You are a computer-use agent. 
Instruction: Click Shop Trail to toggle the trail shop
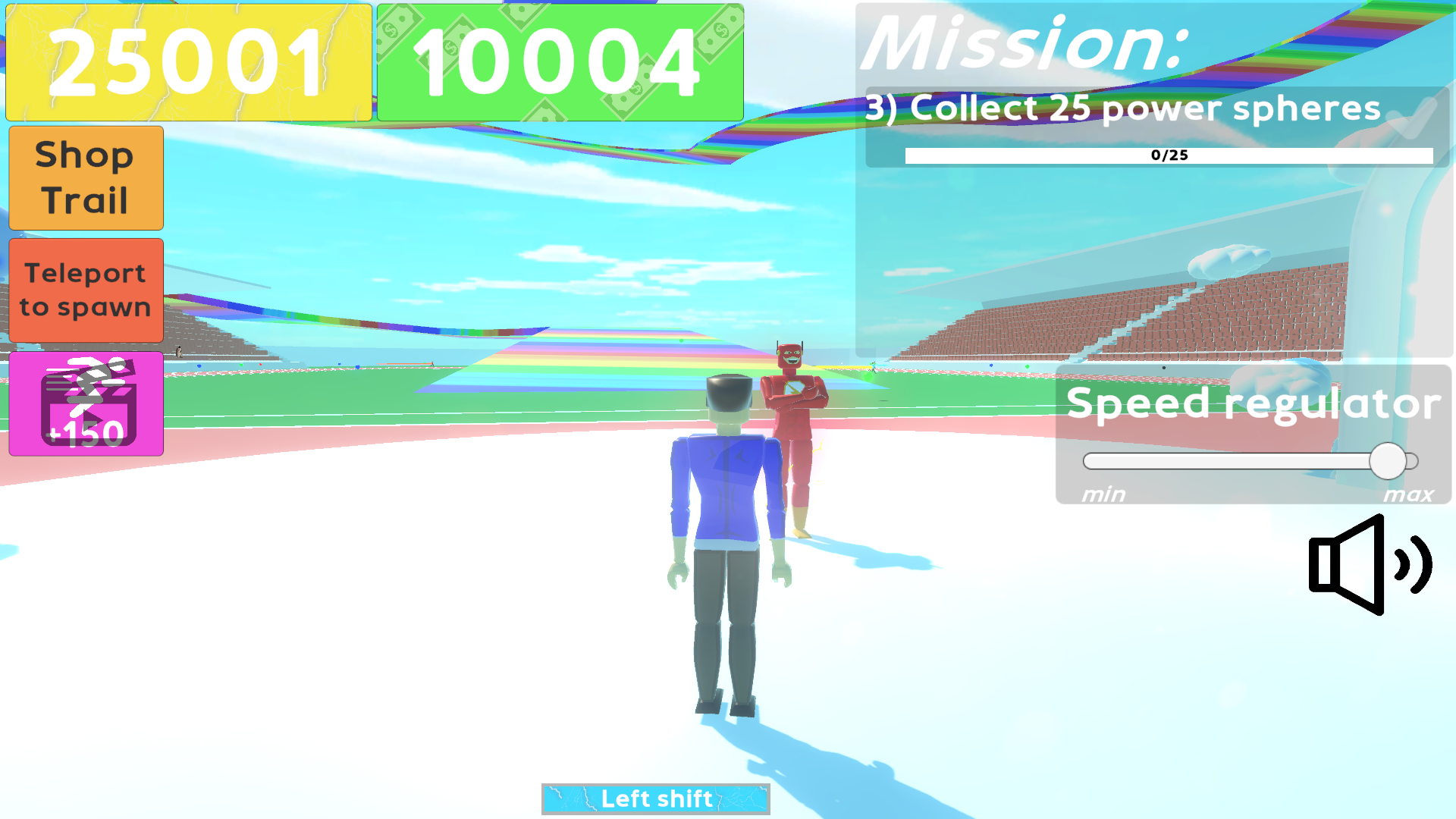(85, 177)
